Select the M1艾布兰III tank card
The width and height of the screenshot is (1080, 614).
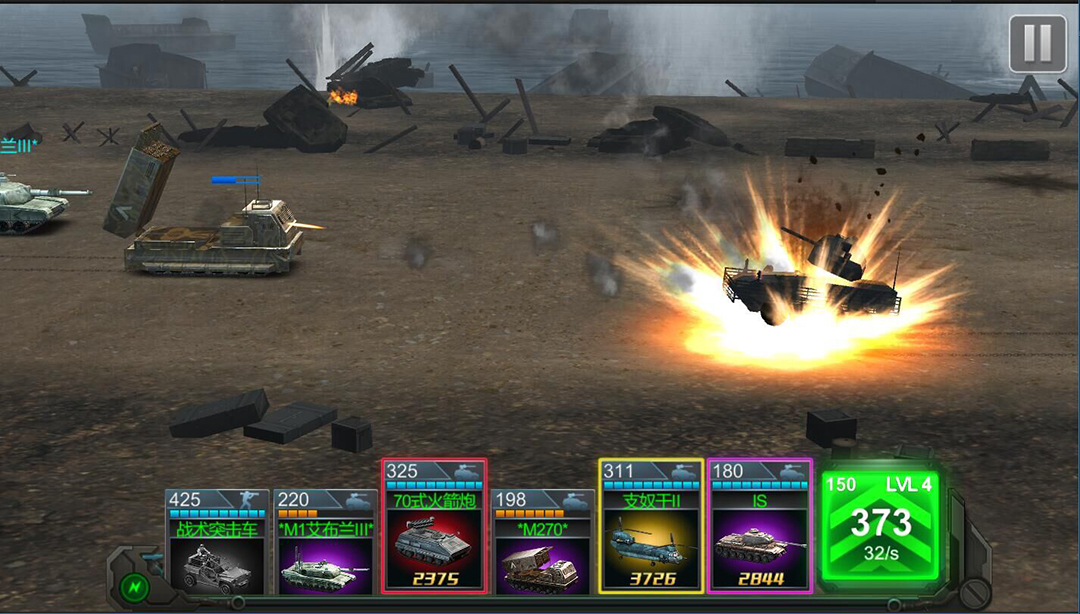(x=326, y=543)
